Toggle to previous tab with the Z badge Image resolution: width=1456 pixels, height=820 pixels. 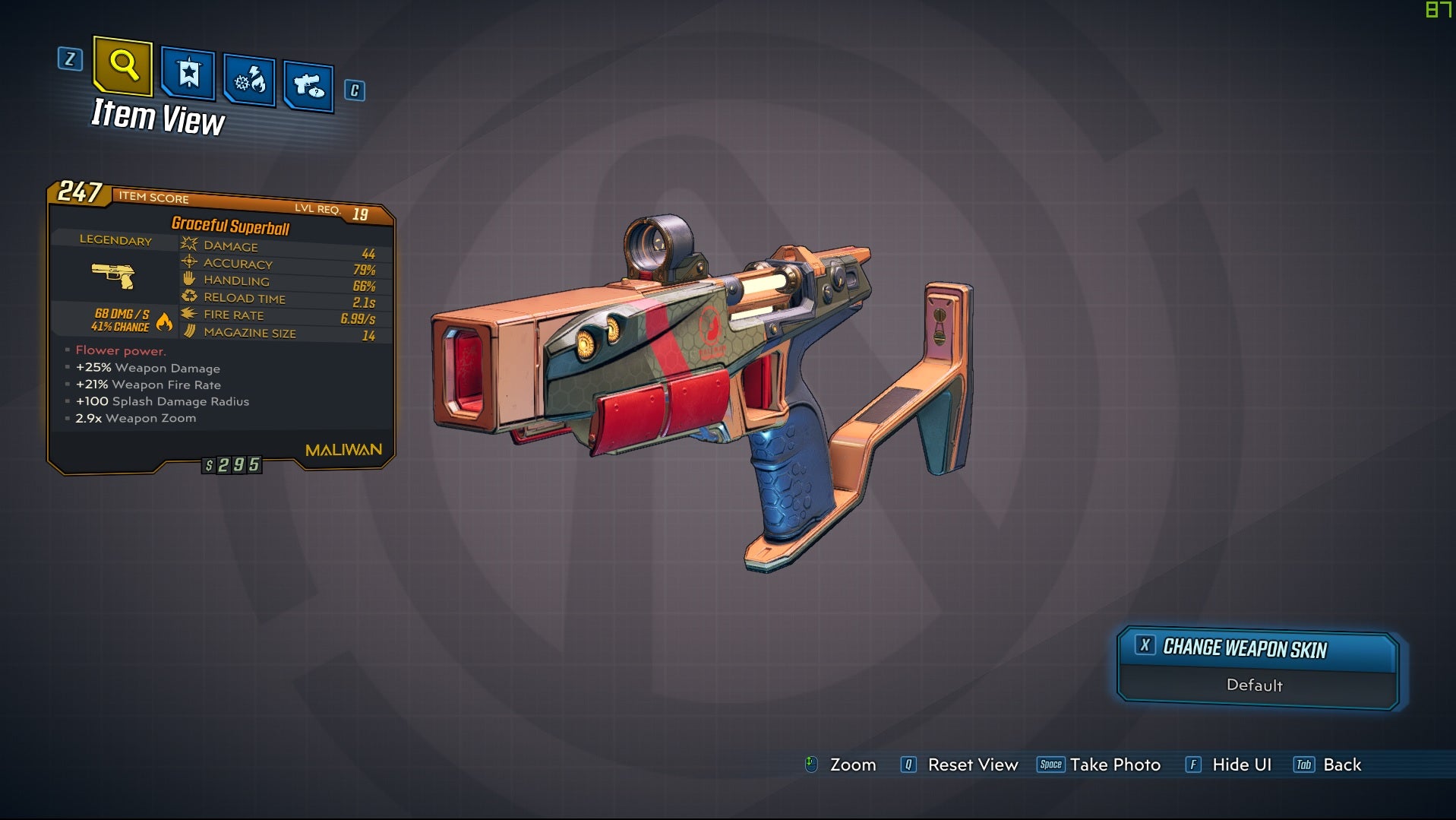[x=71, y=60]
